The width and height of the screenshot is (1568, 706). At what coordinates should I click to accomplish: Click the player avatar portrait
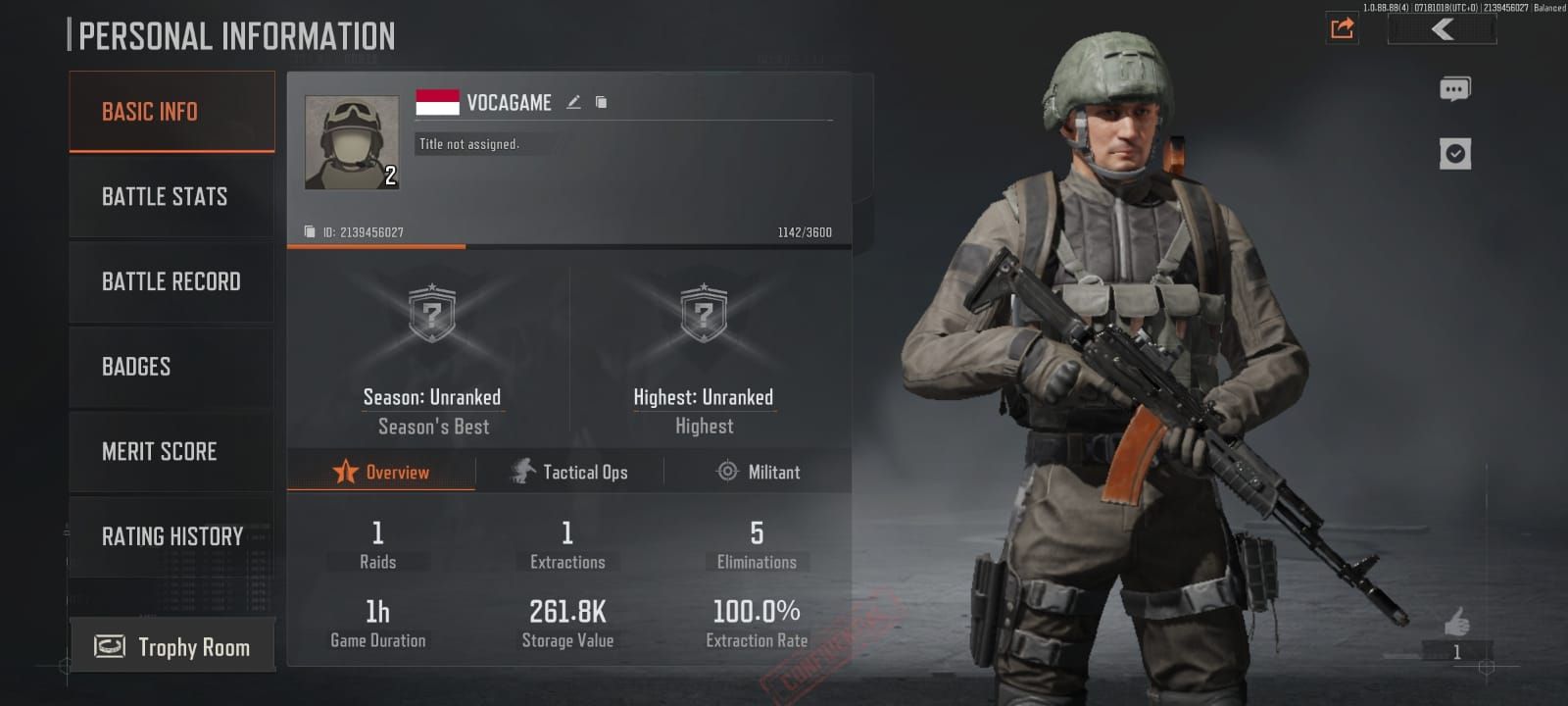point(352,142)
